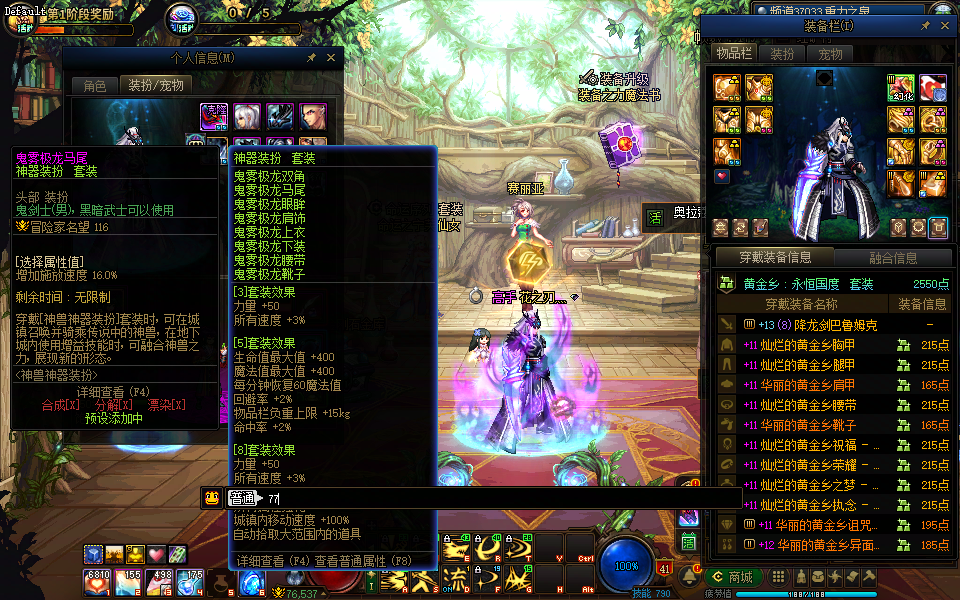Open the 物品栏 inventory tab
The image size is (960, 600).
point(732,54)
